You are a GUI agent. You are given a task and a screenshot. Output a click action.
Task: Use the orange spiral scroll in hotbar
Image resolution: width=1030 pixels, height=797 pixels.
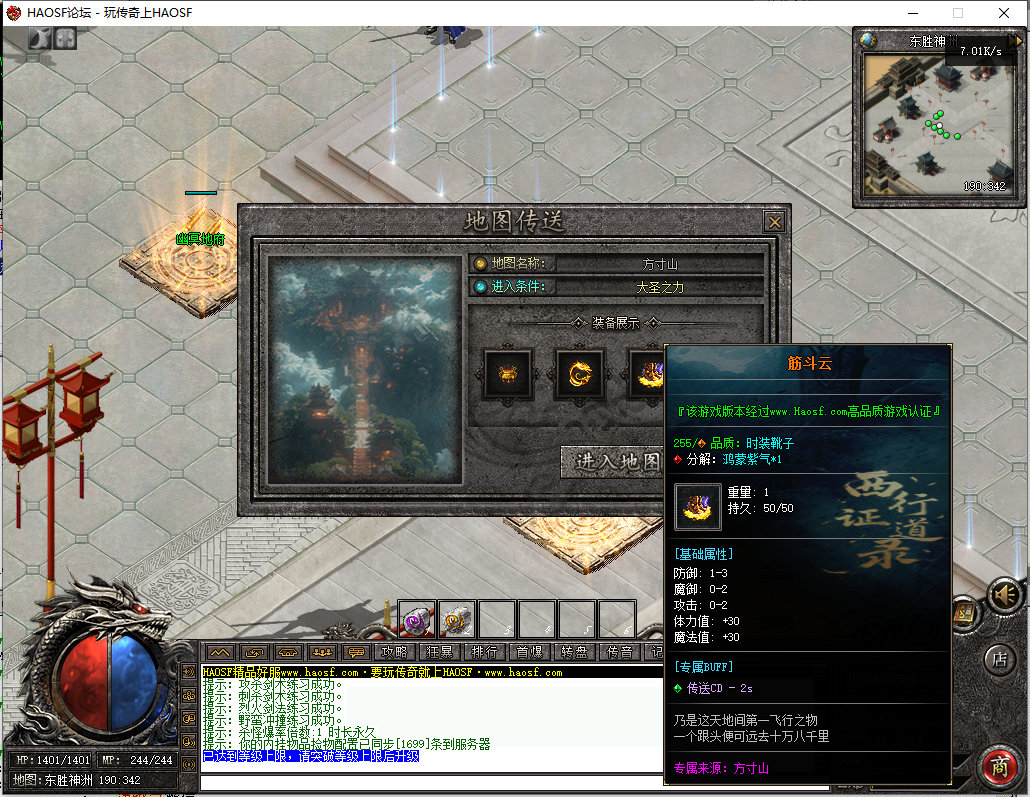(457, 620)
